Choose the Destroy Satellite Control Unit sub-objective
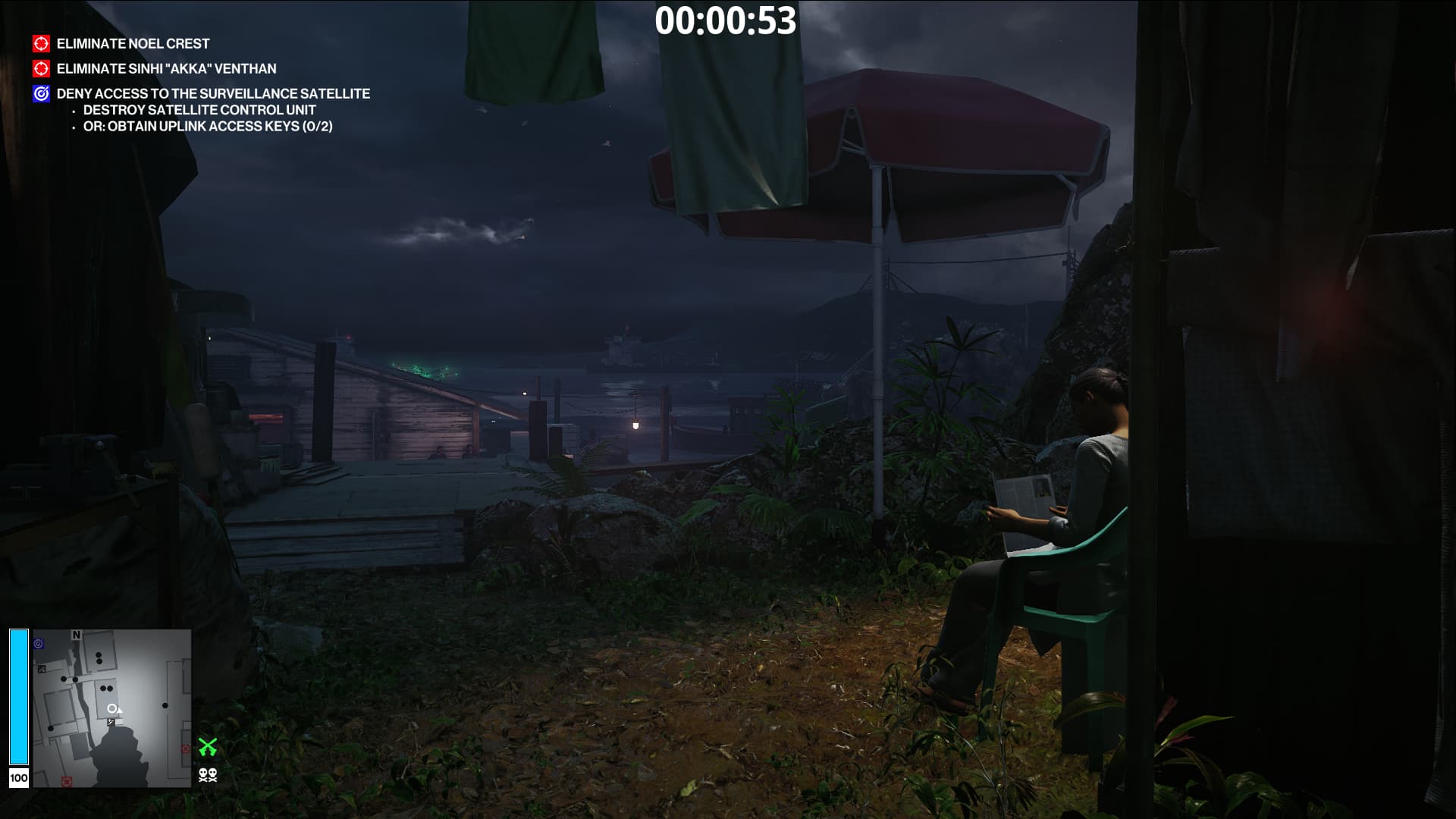This screenshot has height=819, width=1456. [x=199, y=110]
